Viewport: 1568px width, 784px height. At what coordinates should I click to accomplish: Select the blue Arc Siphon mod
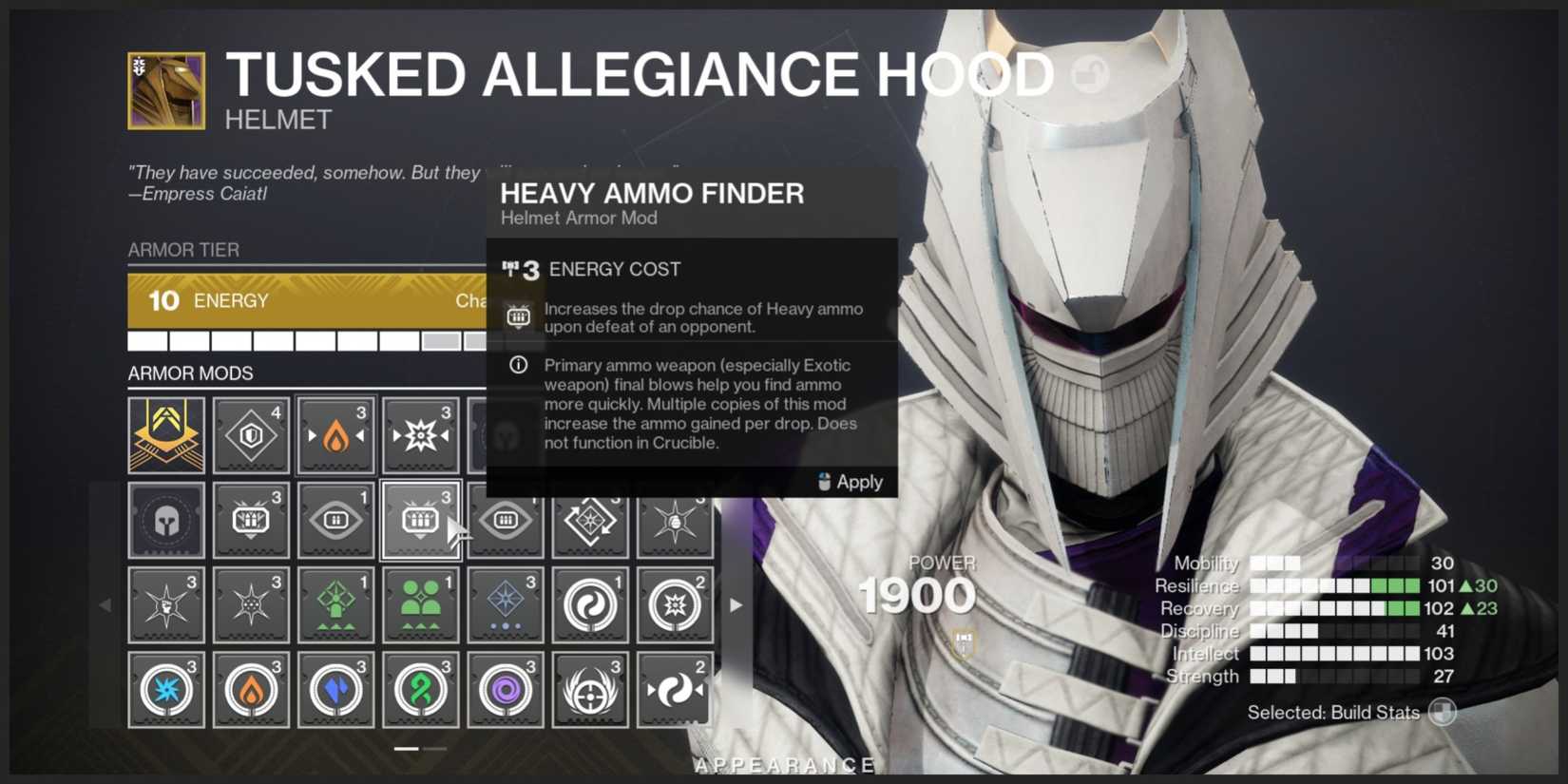click(x=166, y=690)
